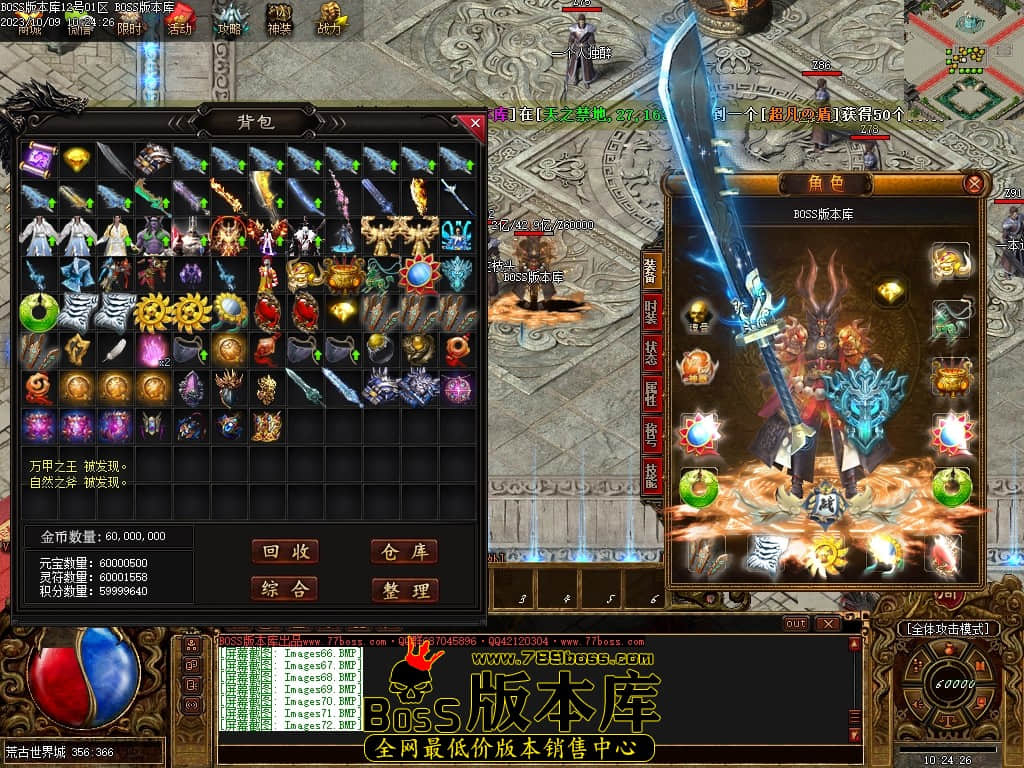The width and height of the screenshot is (1024, 768).
Task: Click the 回收 recycle button
Action: 285,552
